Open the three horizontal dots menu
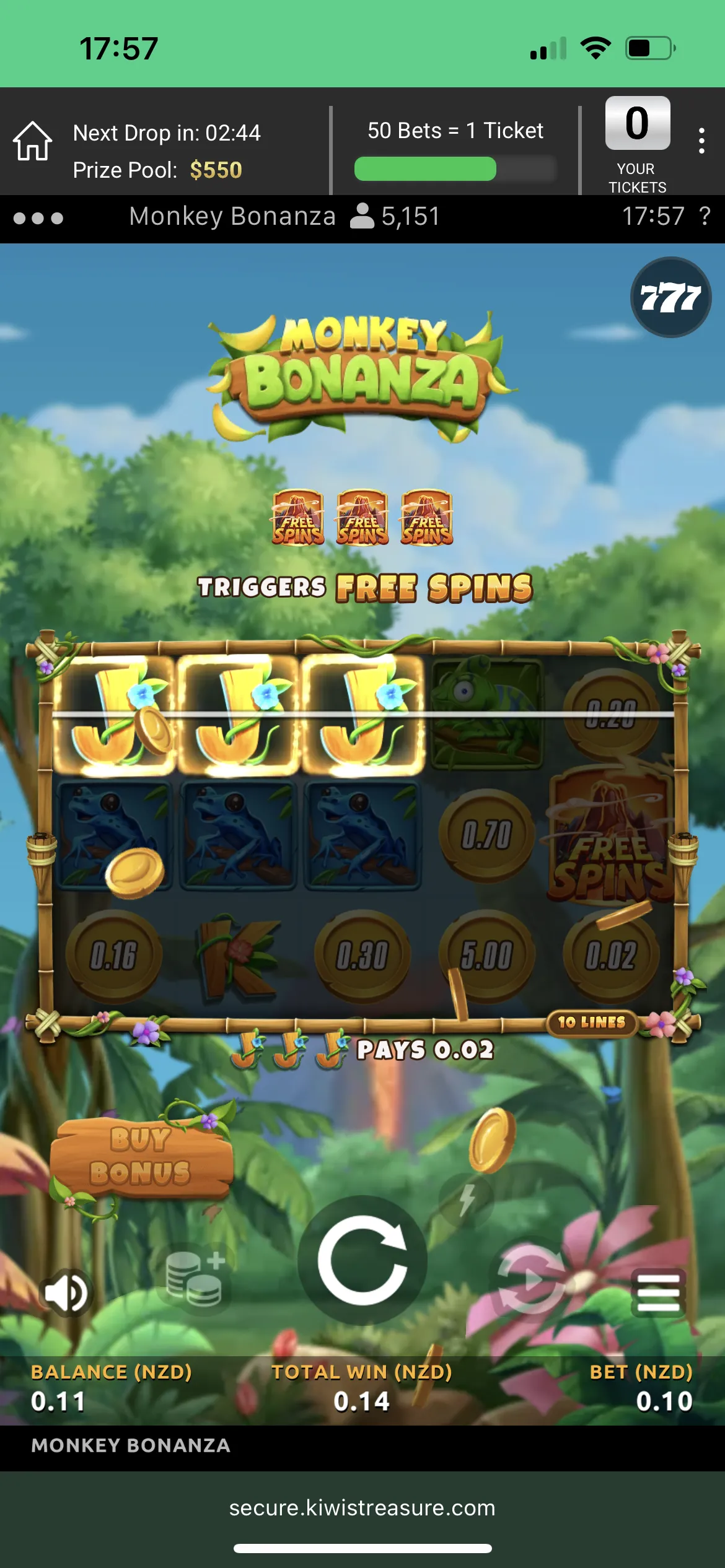The width and height of the screenshot is (725, 1568). click(38, 218)
